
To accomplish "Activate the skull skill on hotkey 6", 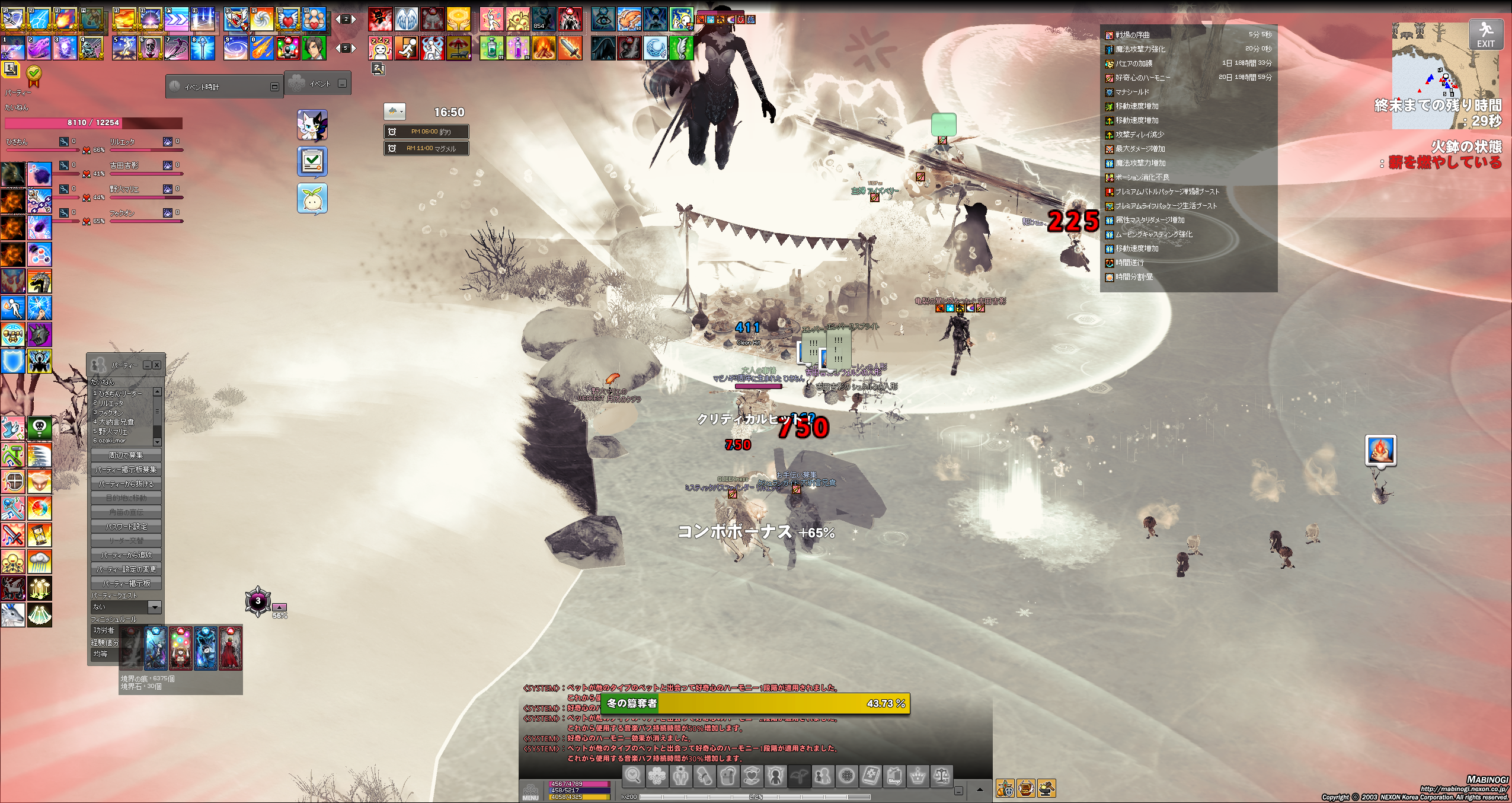I will click(x=151, y=48).
